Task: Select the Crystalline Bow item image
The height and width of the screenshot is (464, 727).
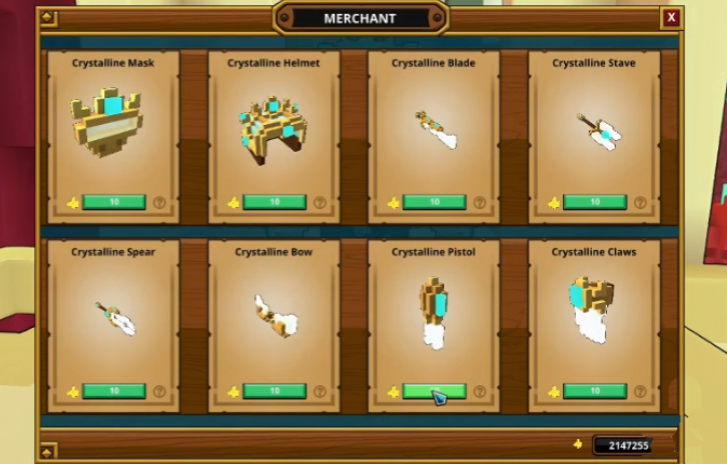Action: 274,315
